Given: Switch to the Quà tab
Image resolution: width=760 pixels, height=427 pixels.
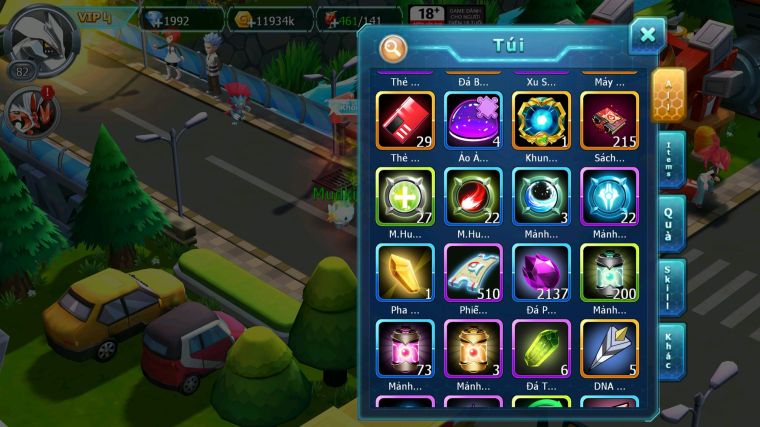Looking at the screenshot, I should (672, 223).
